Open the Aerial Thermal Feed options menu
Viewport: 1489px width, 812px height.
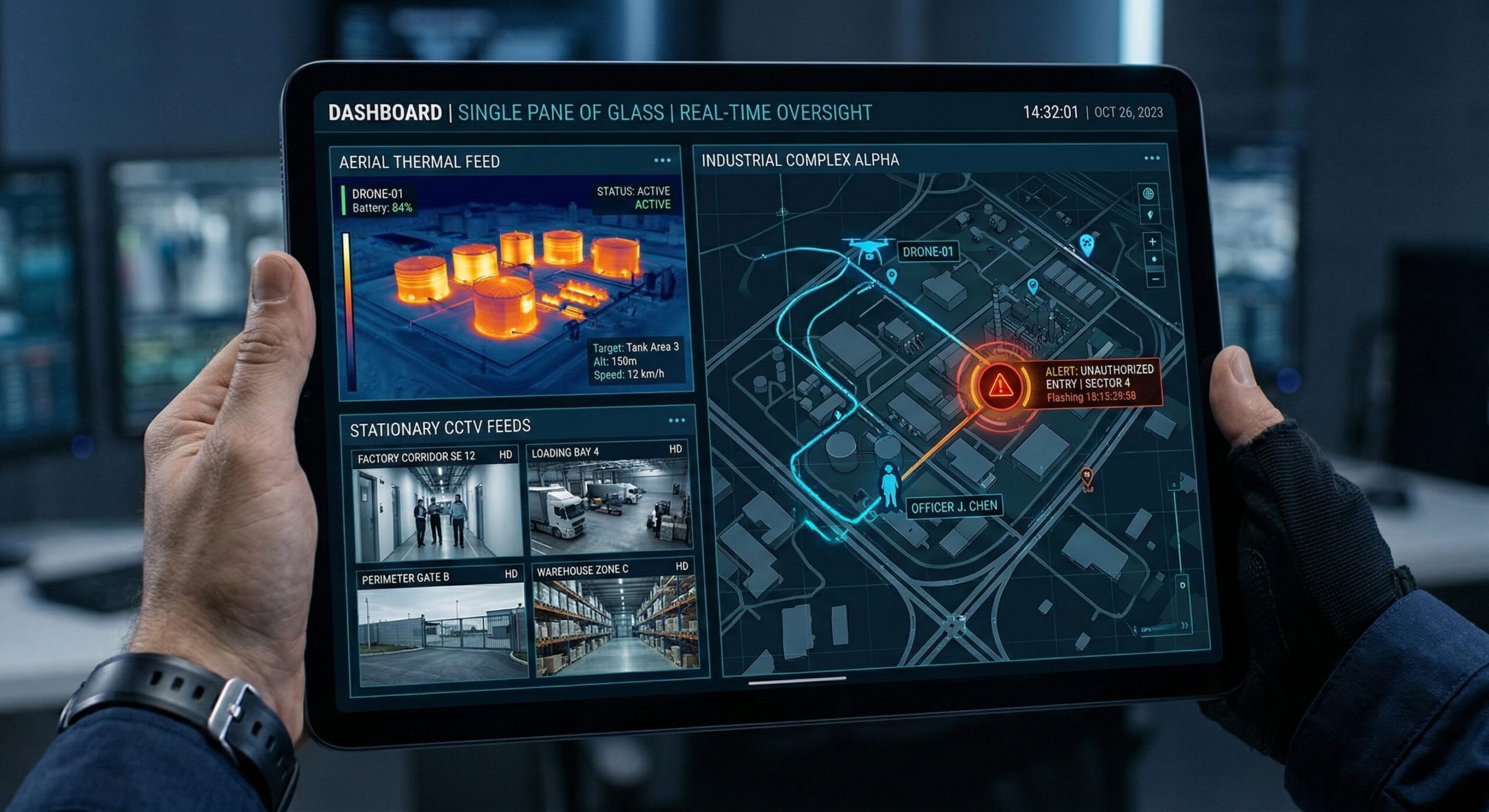(x=662, y=161)
